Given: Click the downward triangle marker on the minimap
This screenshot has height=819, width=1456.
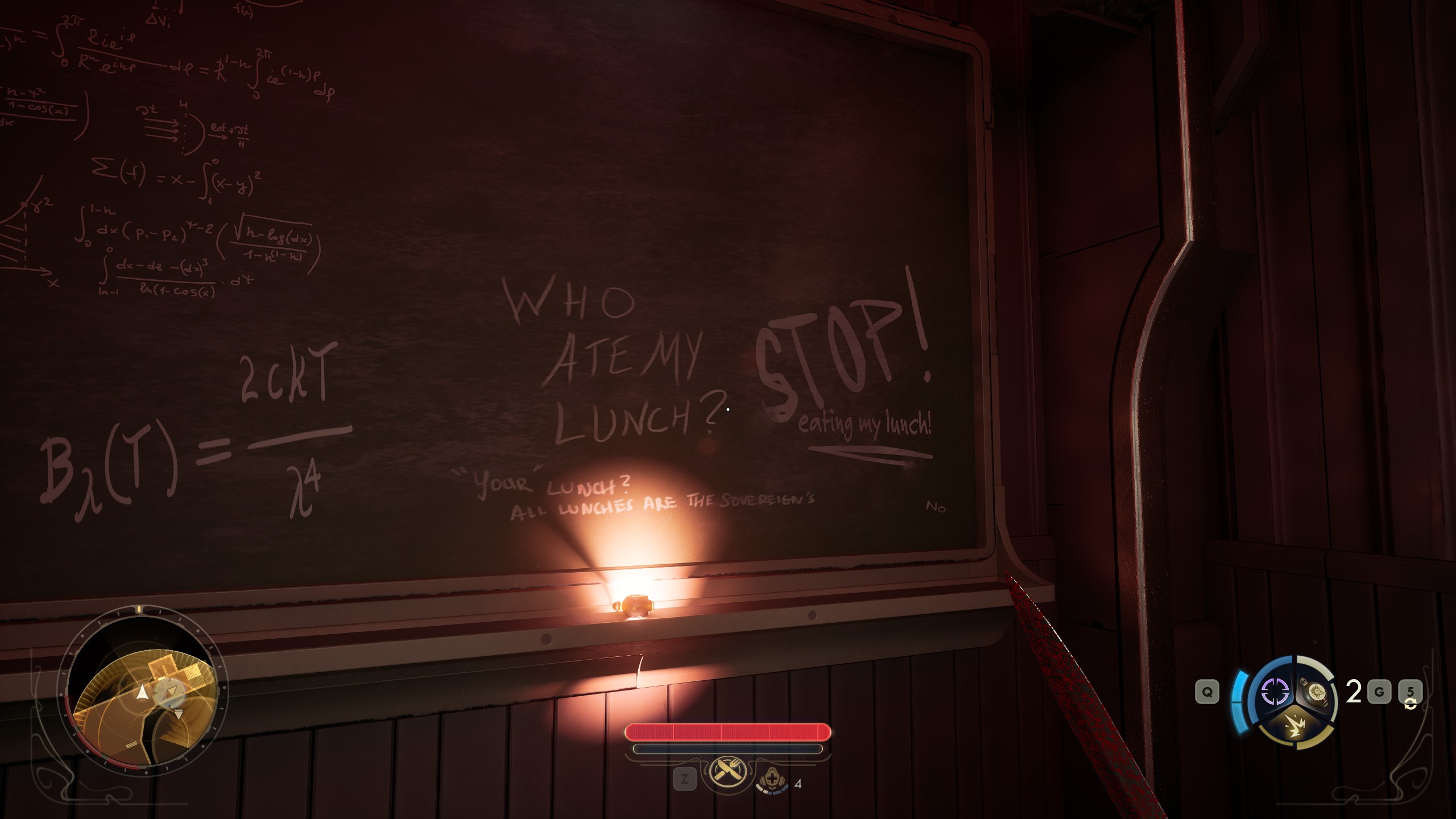Looking at the screenshot, I should click(x=179, y=714).
